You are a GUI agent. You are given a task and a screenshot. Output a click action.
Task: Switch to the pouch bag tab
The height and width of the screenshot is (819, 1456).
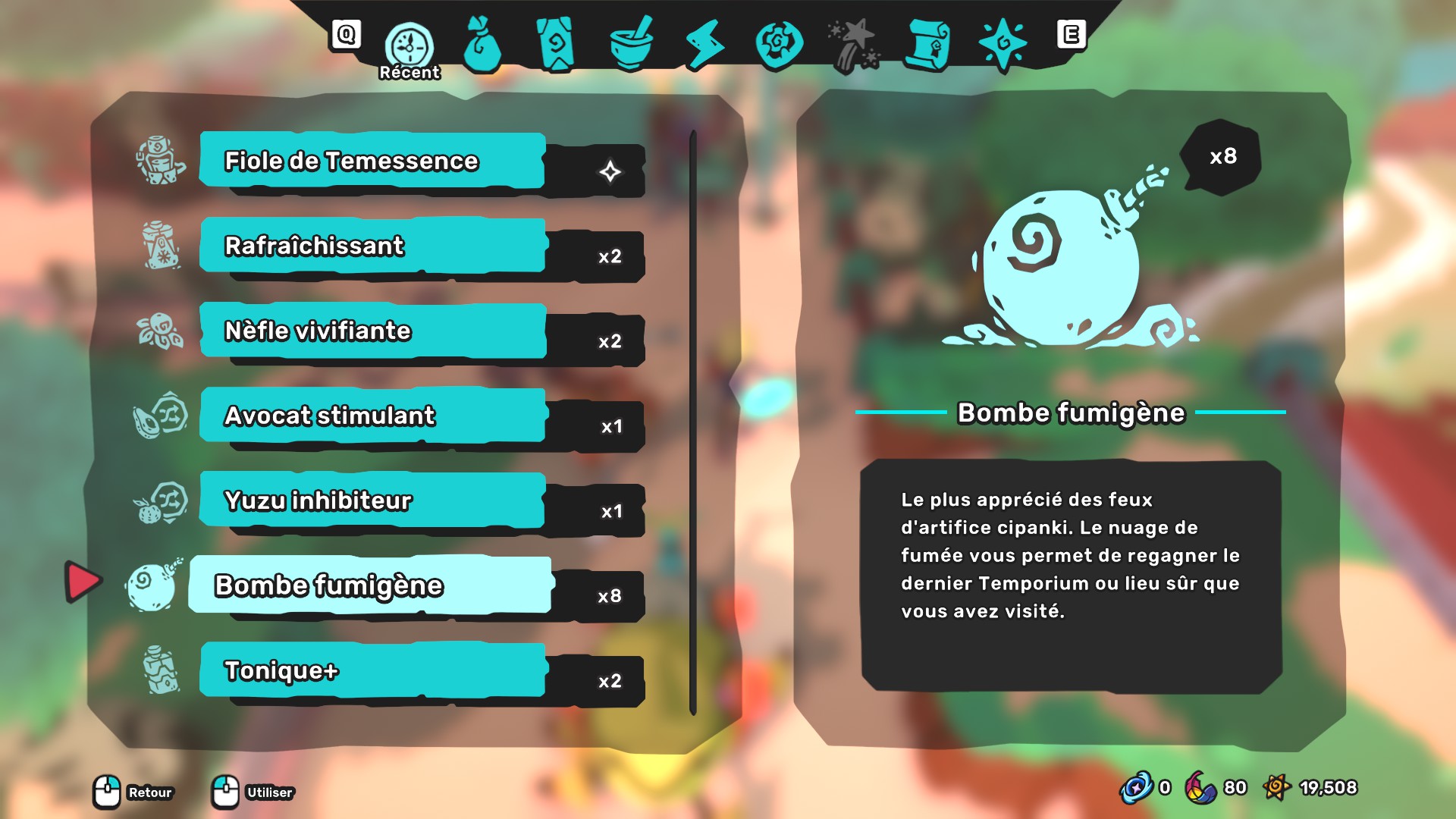[482, 45]
